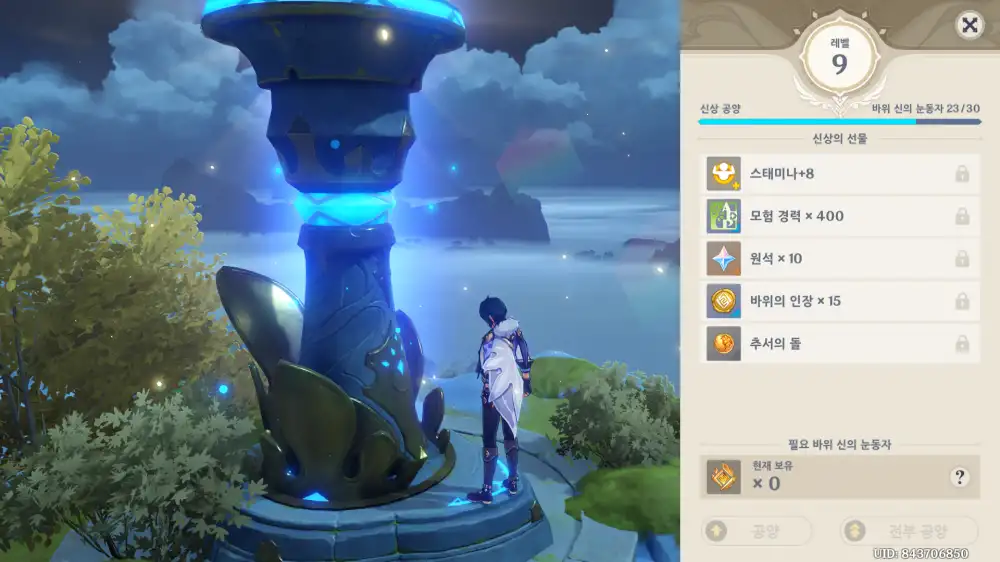The width and height of the screenshot is (1000, 562).
Task: Click the greyed-out 전부 공양 offer-all button
Action: (x=908, y=531)
